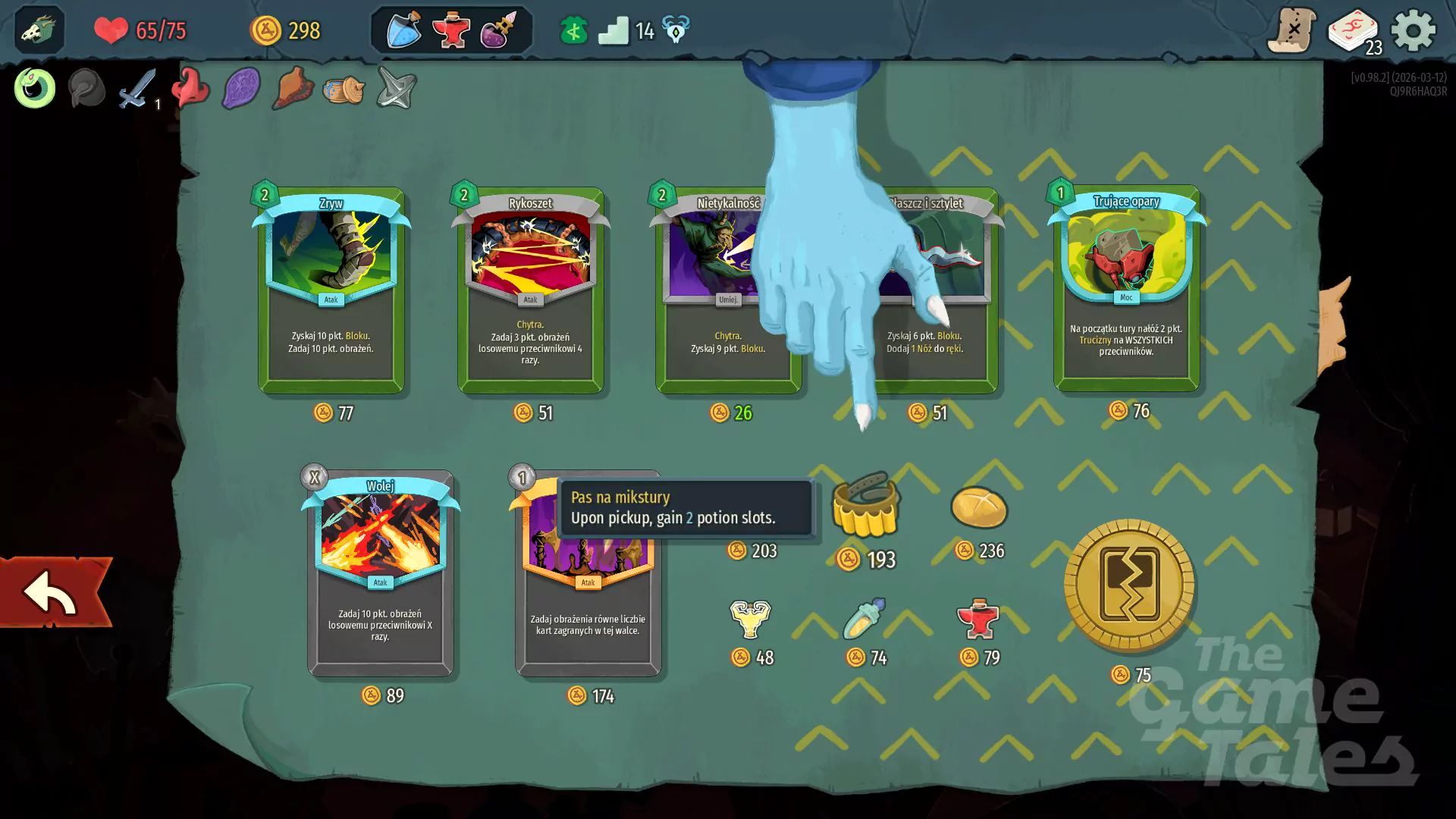Open the character portrait with dragon skull
Image resolution: width=1456 pixels, height=819 pixels.
(39, 30)
